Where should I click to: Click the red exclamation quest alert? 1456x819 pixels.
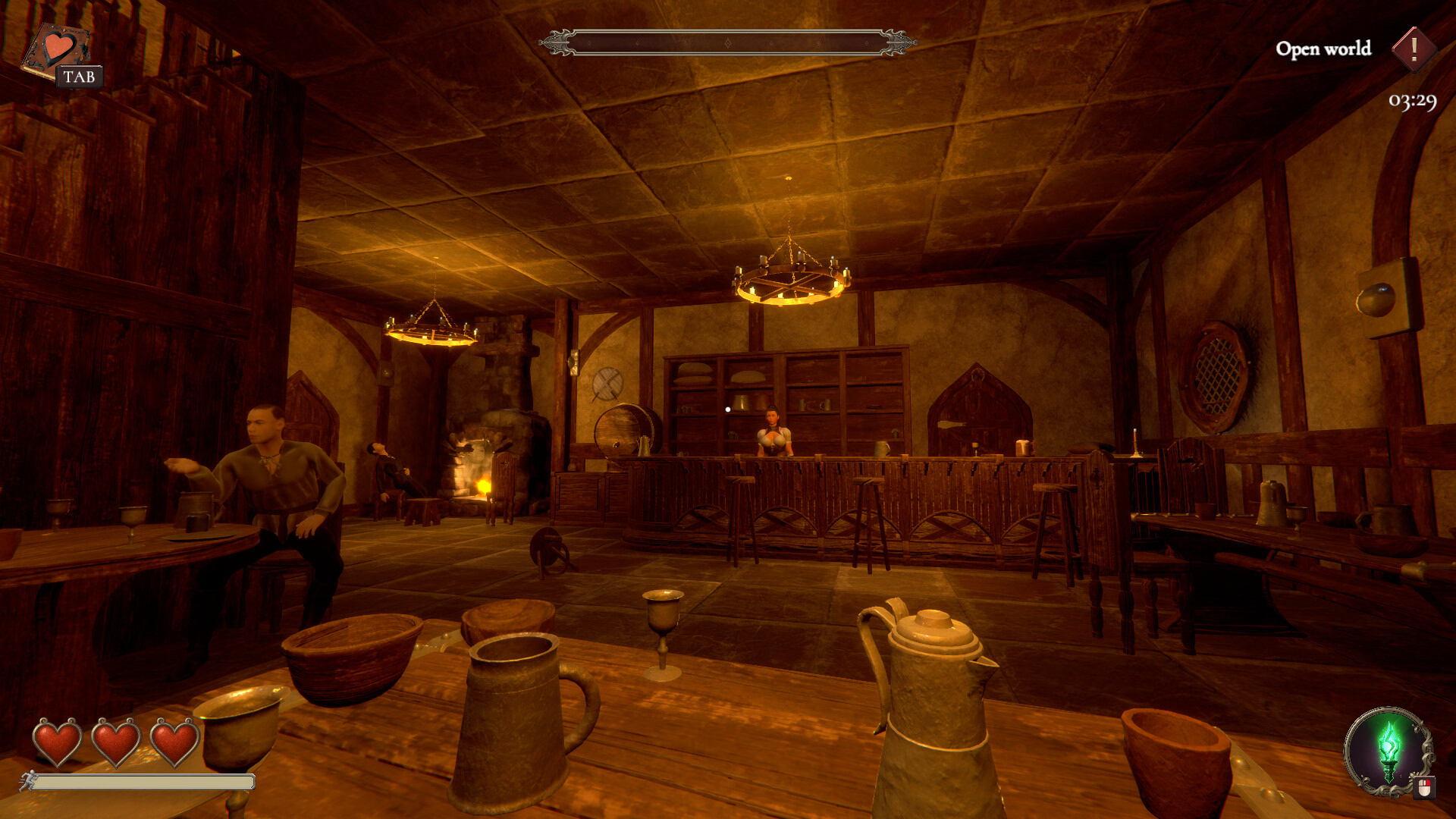1414,49
